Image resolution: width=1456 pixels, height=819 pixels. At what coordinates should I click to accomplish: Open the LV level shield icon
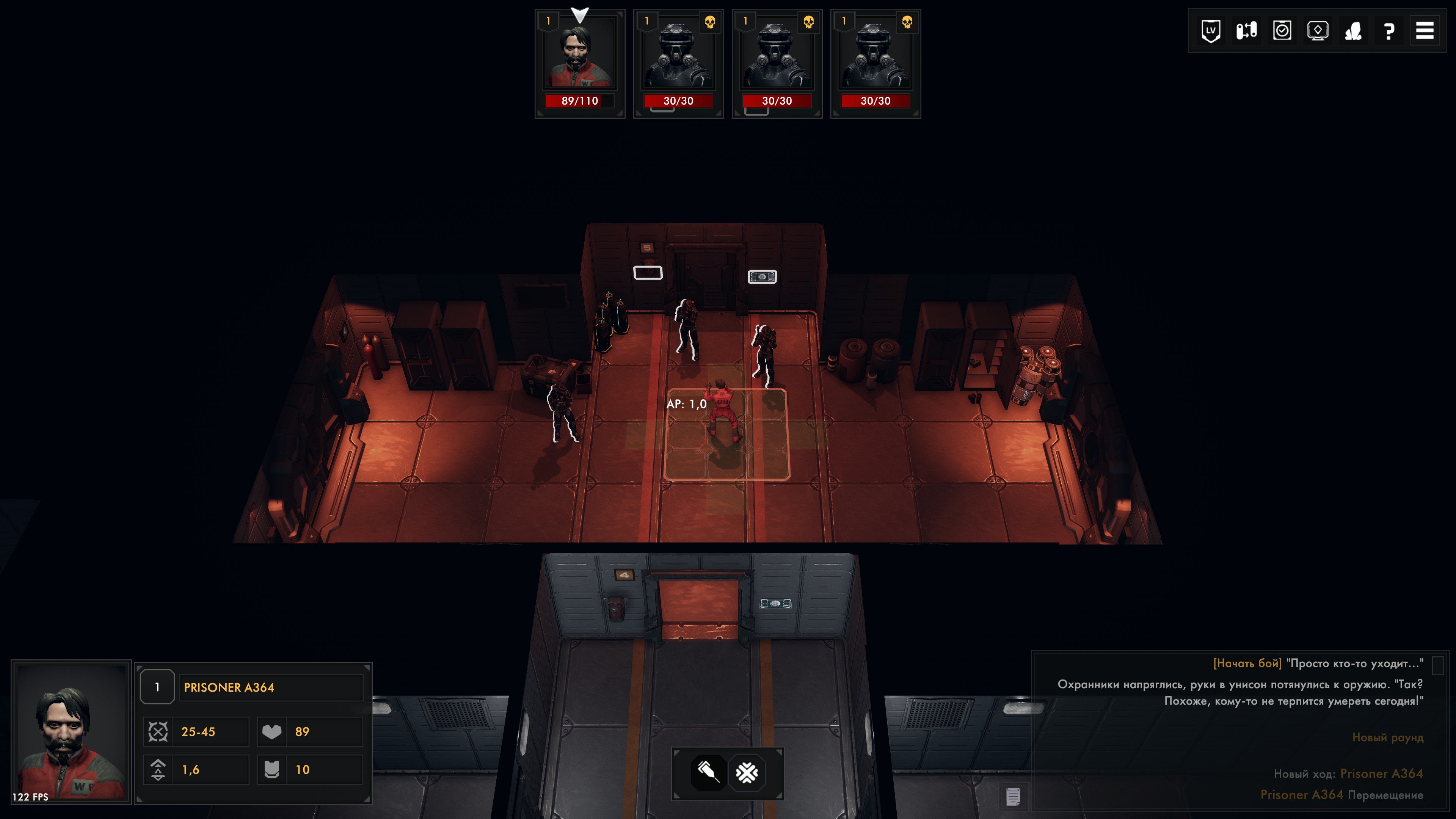pos(1210,30)
